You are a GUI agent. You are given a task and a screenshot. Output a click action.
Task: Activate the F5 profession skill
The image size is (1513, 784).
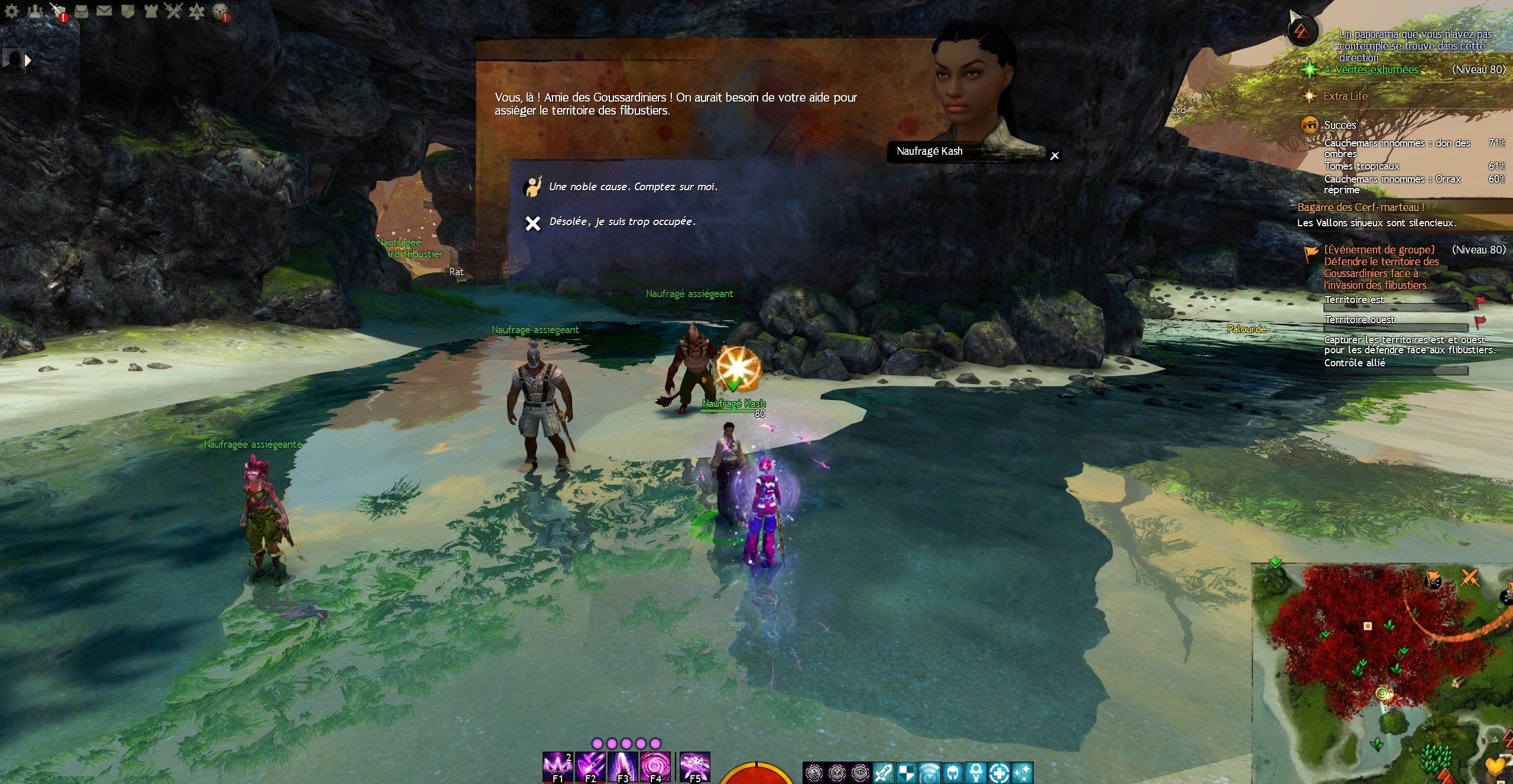pyautogui.click(x=694, y=767)
